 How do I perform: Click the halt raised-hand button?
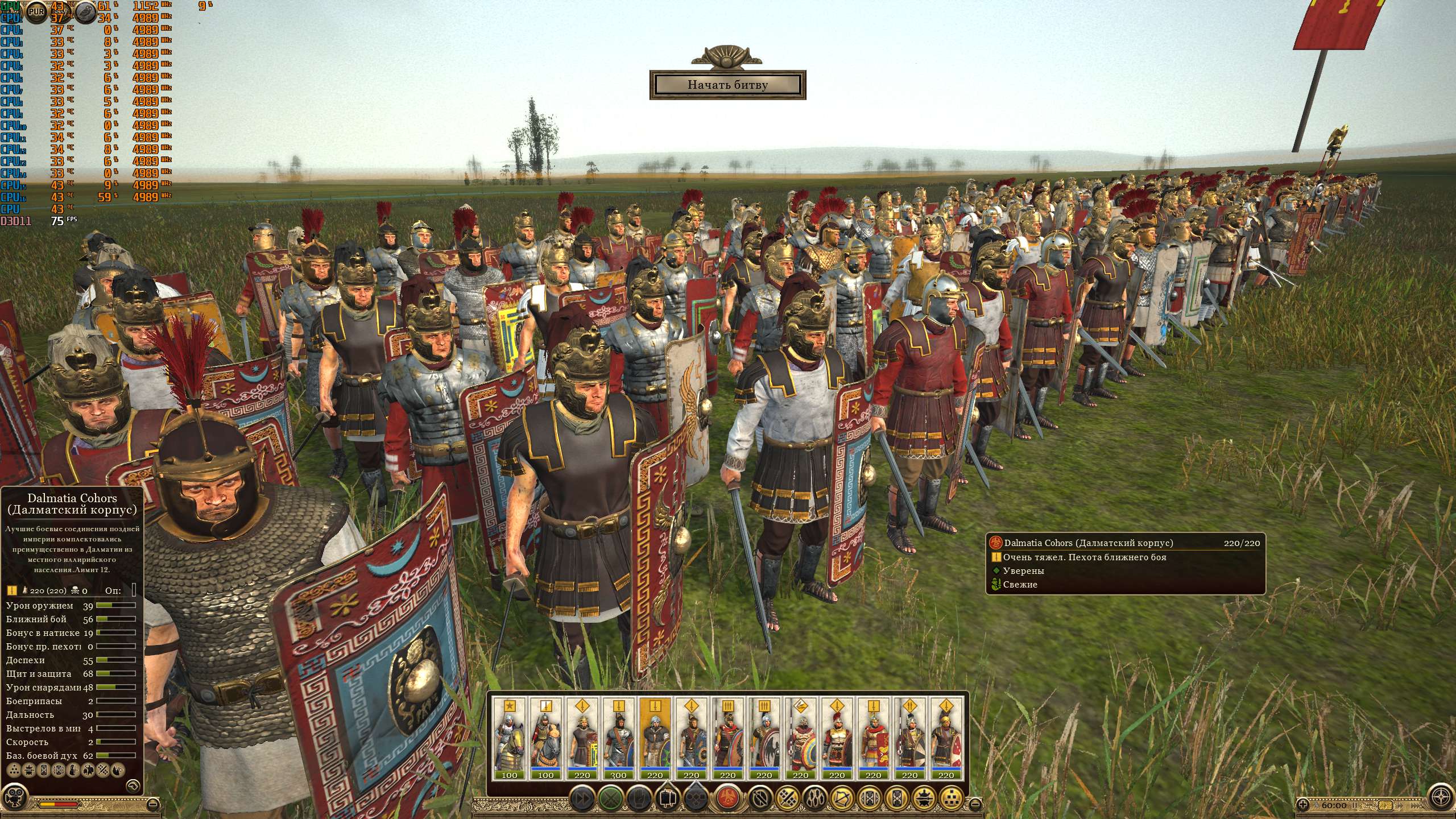[639, 797]
